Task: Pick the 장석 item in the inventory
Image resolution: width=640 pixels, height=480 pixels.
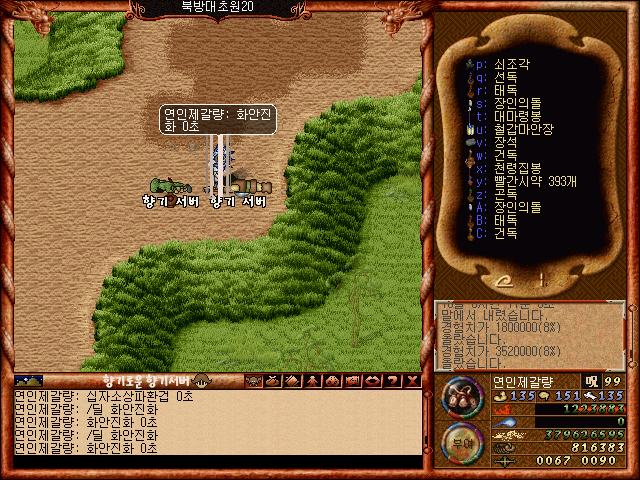Action: (x=505, y=141)
